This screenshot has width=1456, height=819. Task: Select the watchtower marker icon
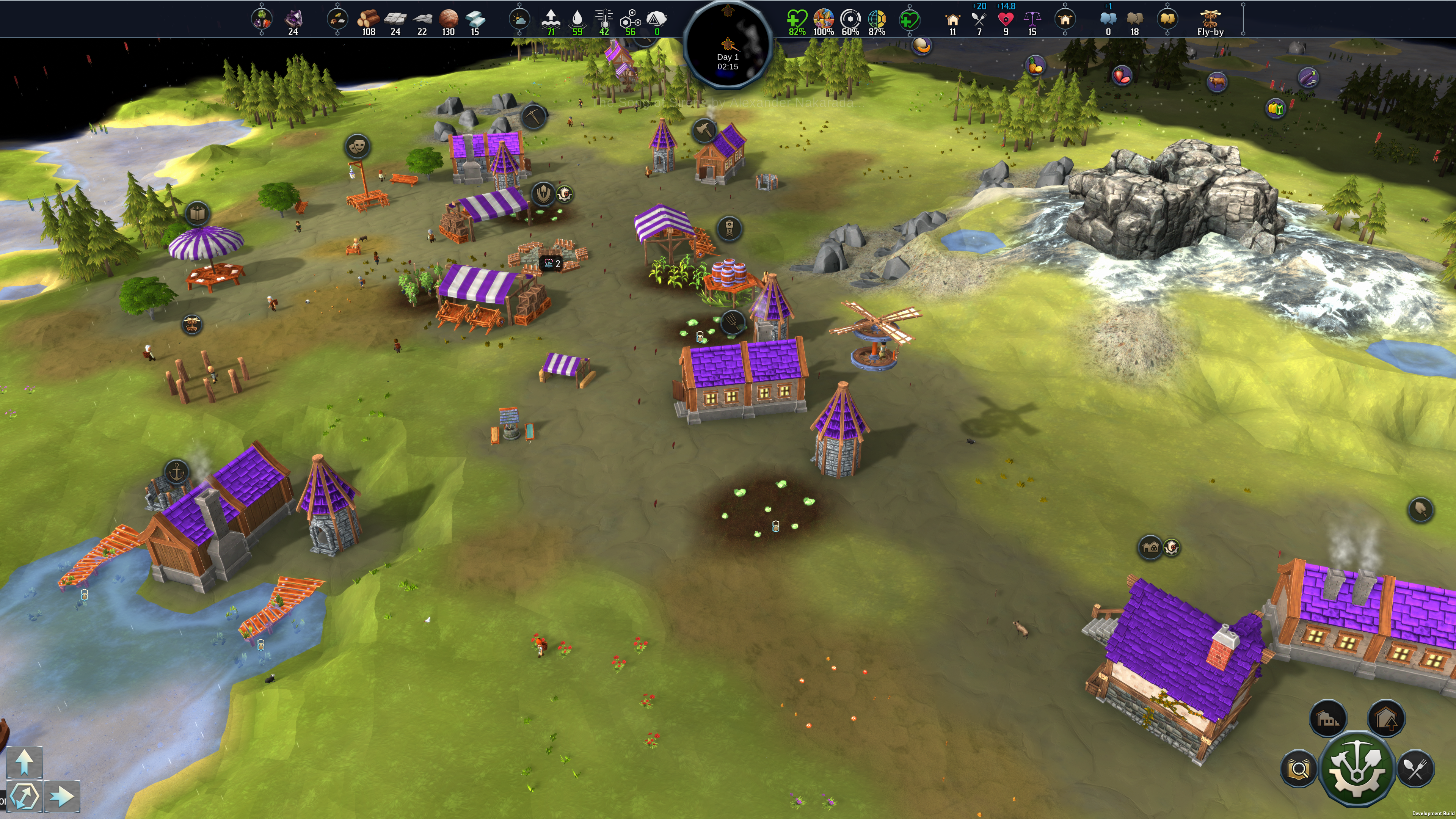(x=729, y=229)
